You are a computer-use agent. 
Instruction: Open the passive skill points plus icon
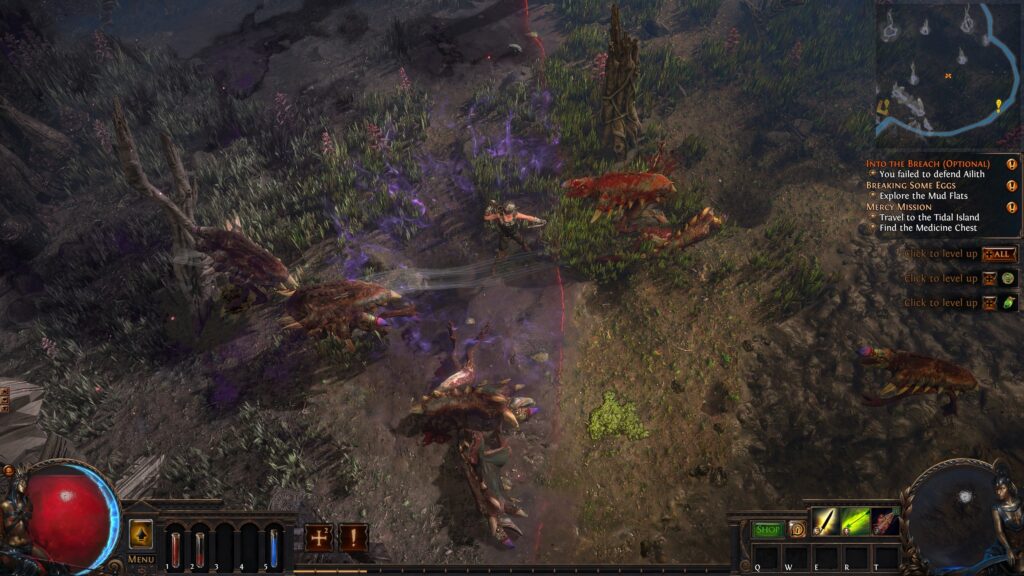coord(319,537)
